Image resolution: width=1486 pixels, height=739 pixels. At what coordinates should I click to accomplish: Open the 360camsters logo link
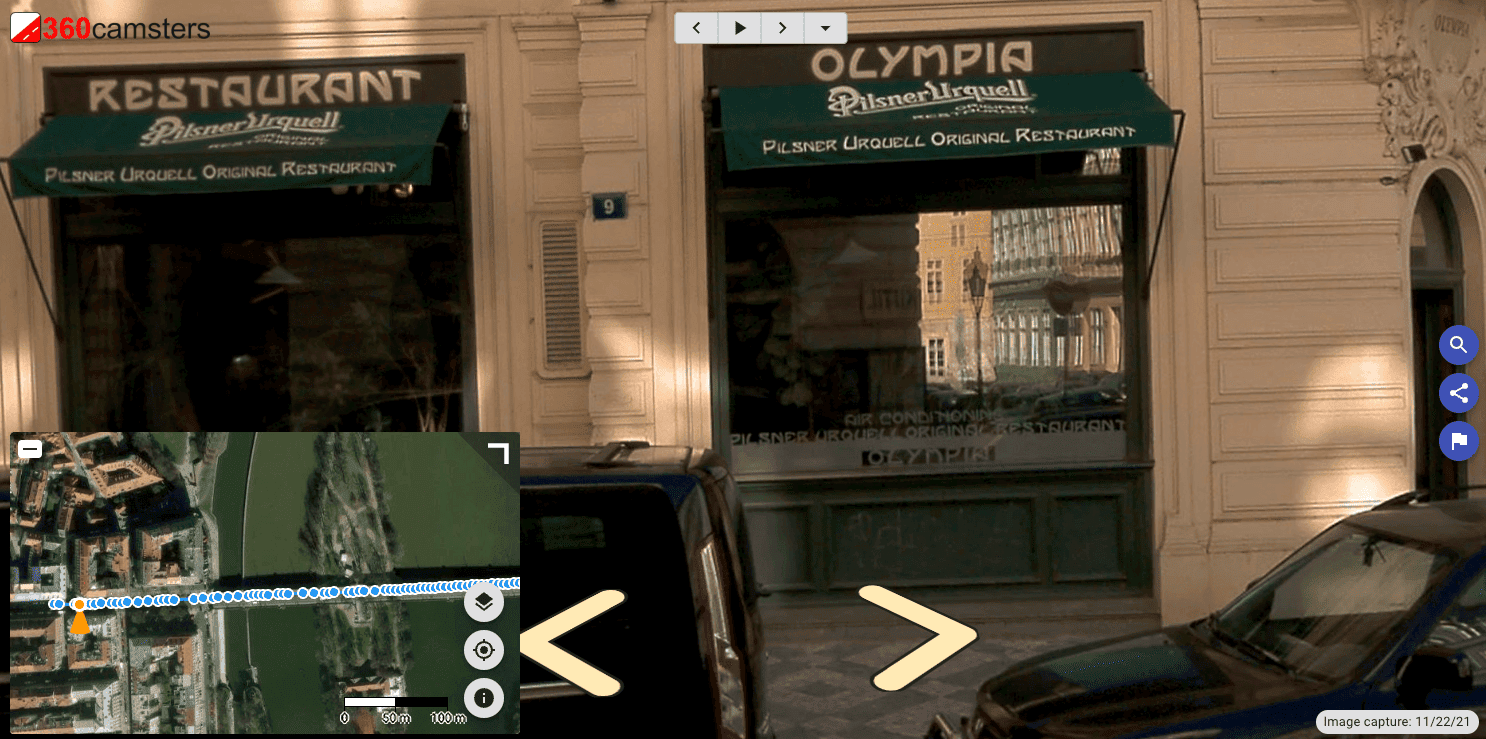(110, 28)
